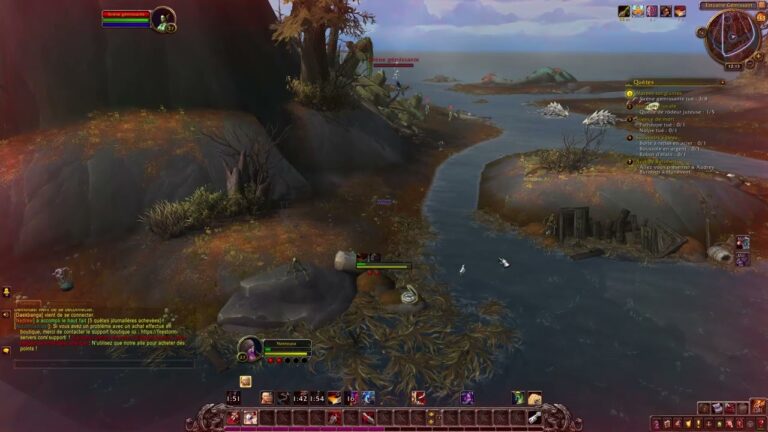The image size is (768, 432).
Task: Focus the chat input box
Action: [x=100, y=364]
